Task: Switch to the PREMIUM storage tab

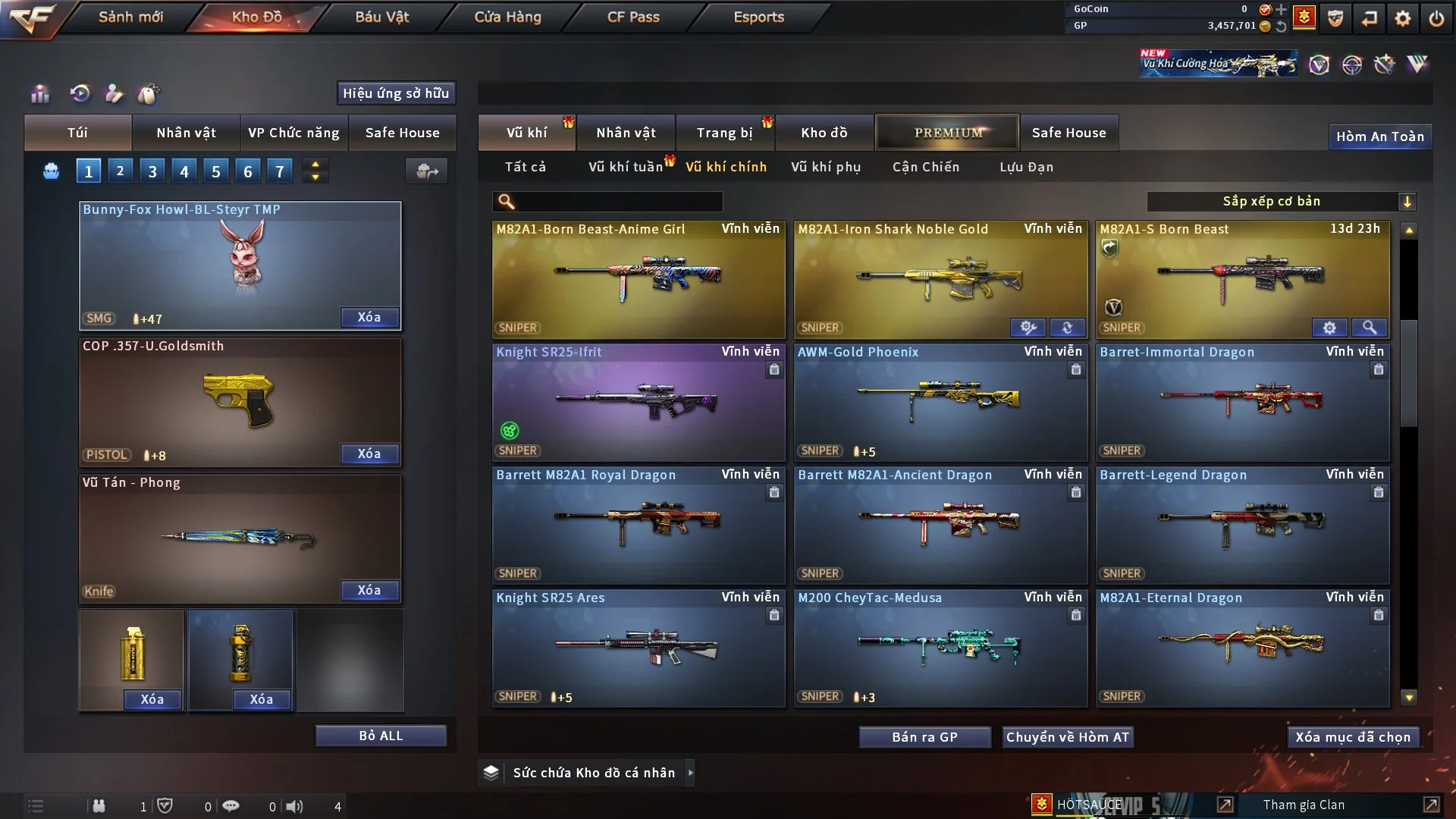Action: pos(948,133)
